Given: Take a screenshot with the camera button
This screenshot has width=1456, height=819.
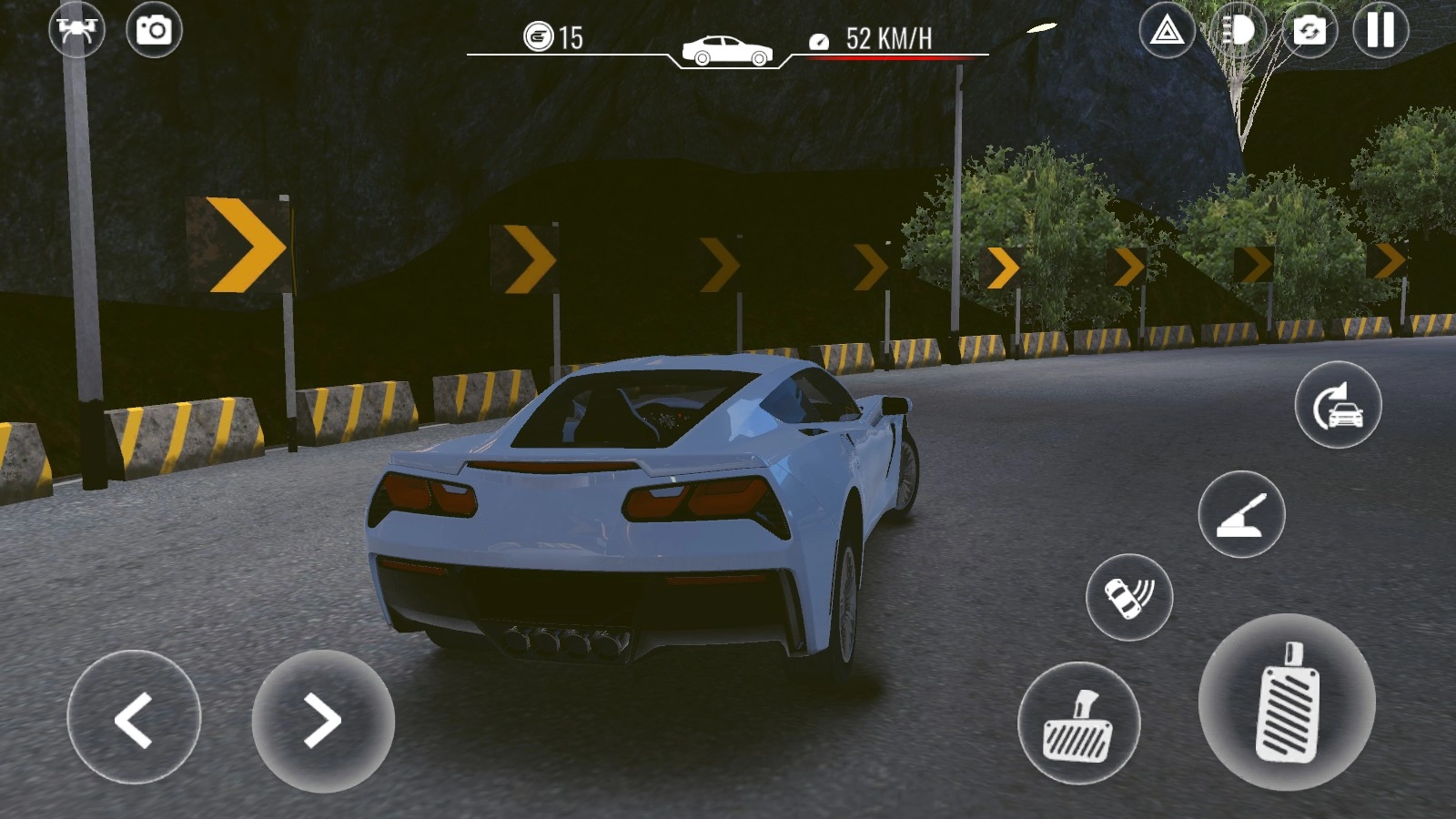Looking at the screenshot, I should click(154, 30).
